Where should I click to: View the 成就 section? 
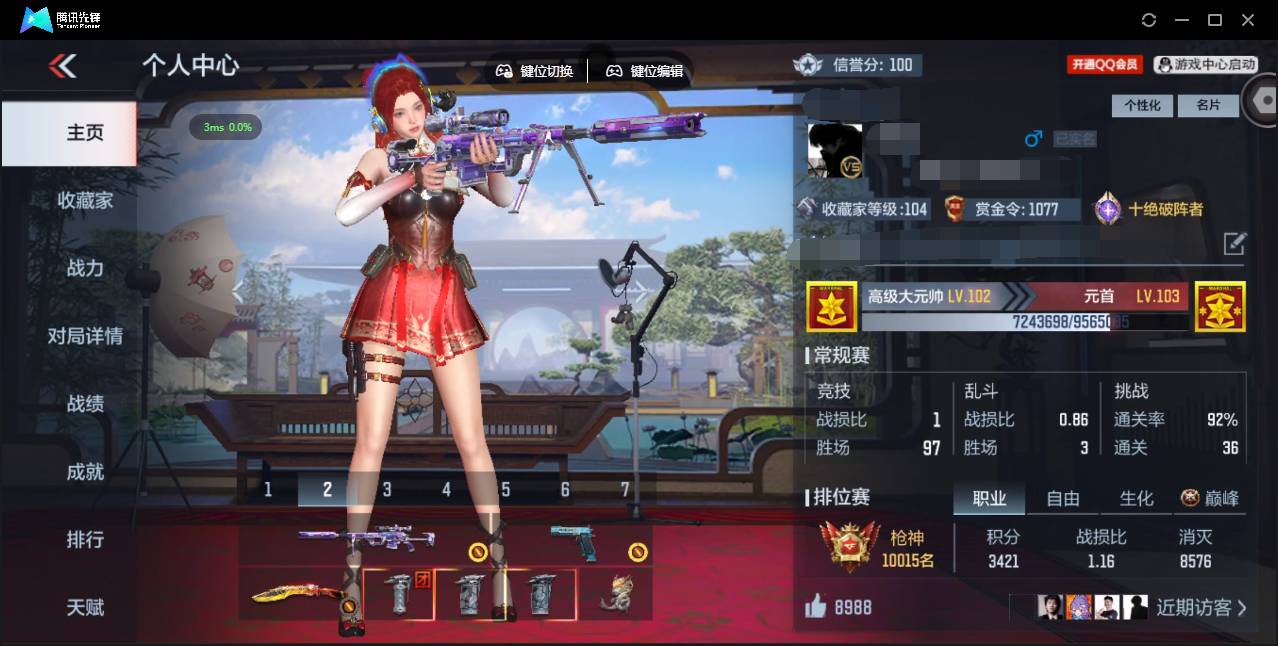coord(85,472)
